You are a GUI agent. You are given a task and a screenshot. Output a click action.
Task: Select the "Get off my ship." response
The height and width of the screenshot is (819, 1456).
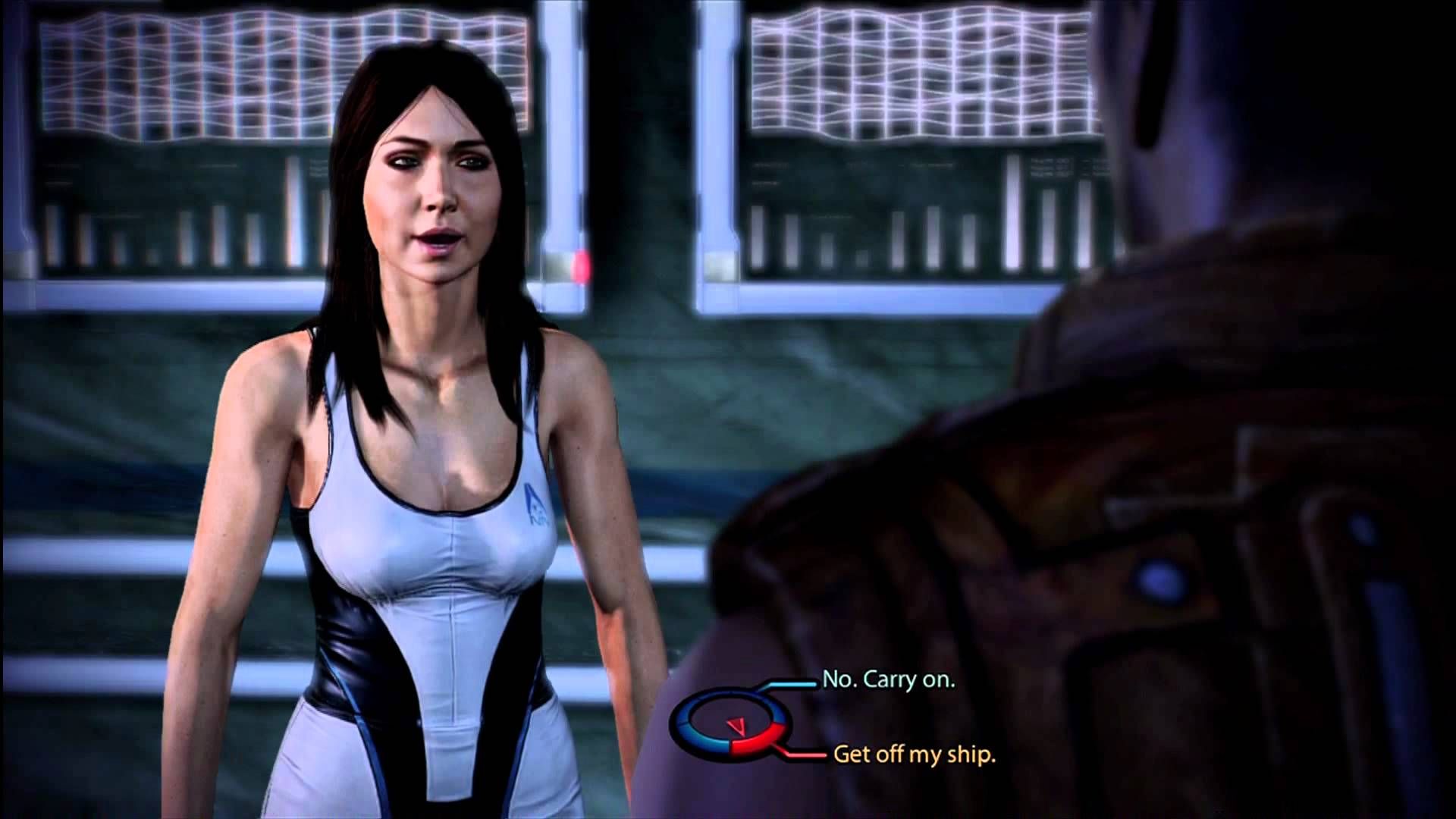(x=914, y=754)
